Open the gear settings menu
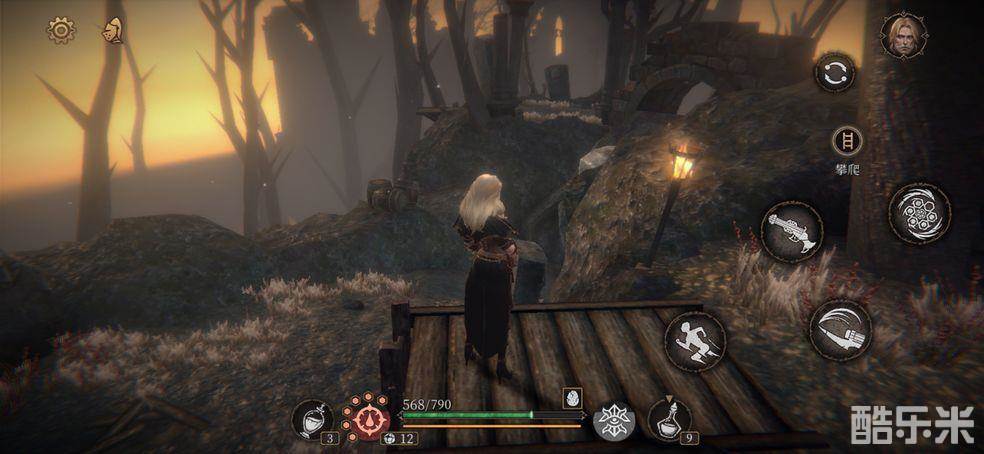Screen dimensions: 984x454 (61, 31)
